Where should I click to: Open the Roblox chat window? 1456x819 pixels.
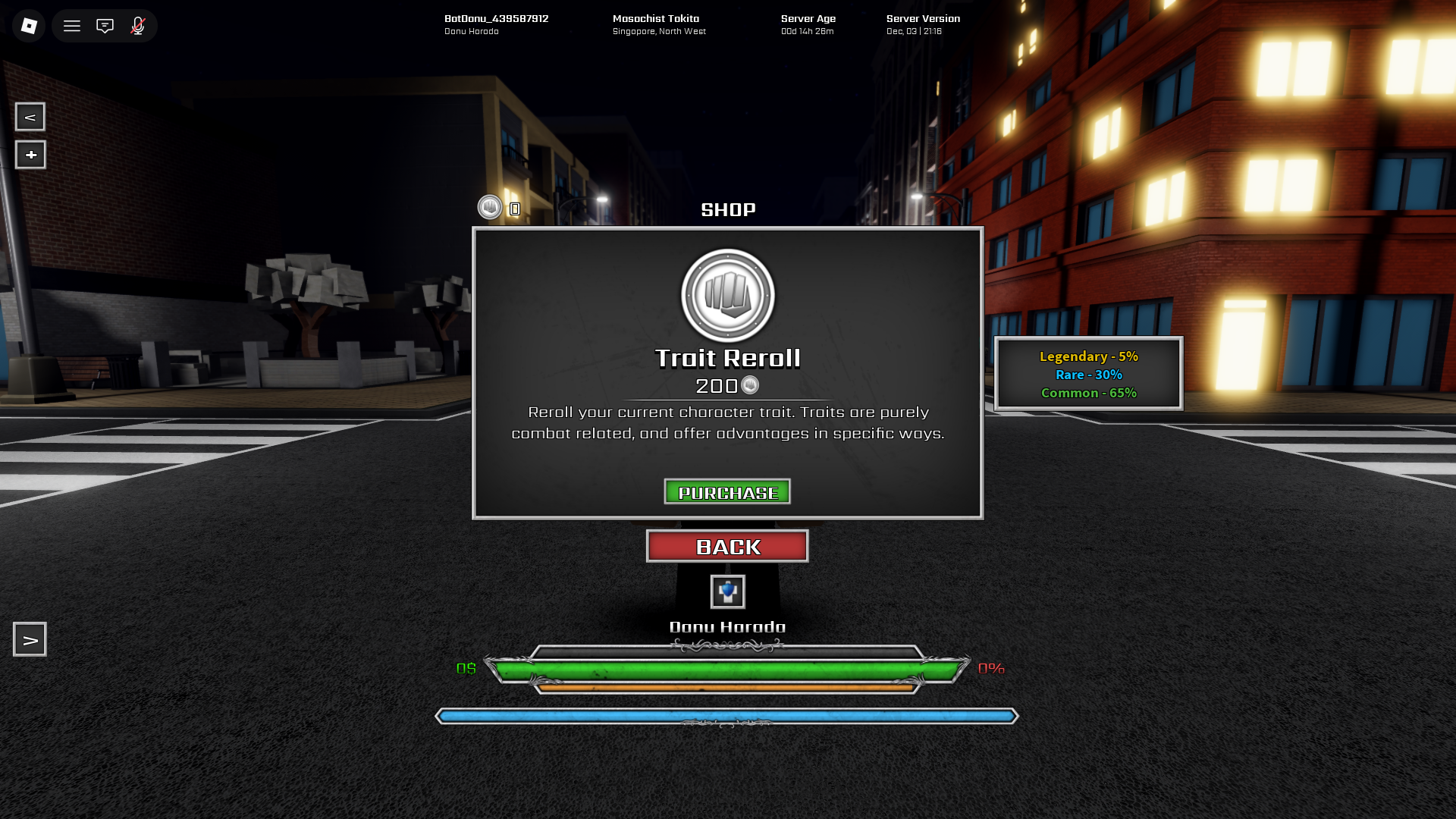click(105, 26)
